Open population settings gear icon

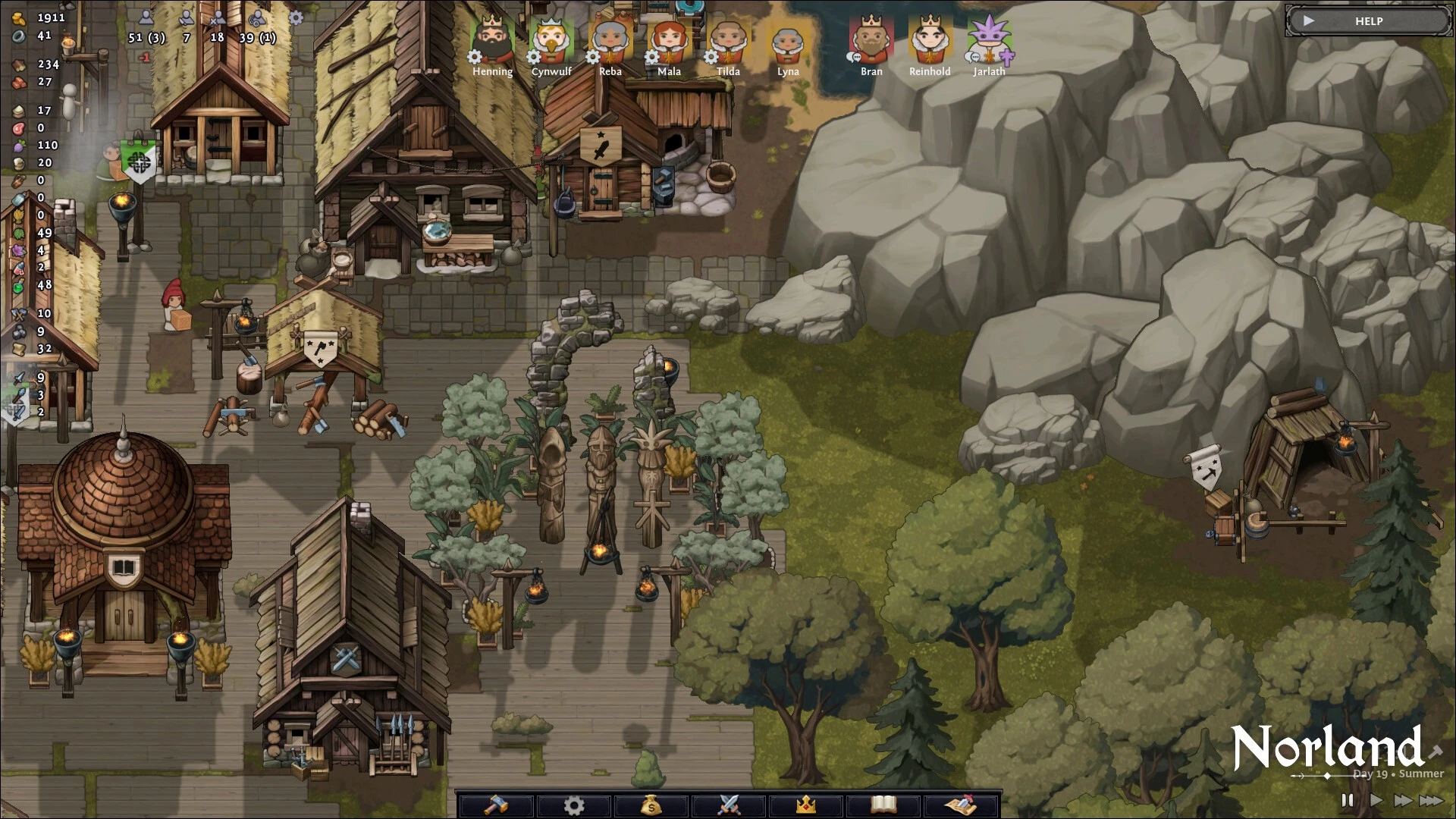coord(296,17)
